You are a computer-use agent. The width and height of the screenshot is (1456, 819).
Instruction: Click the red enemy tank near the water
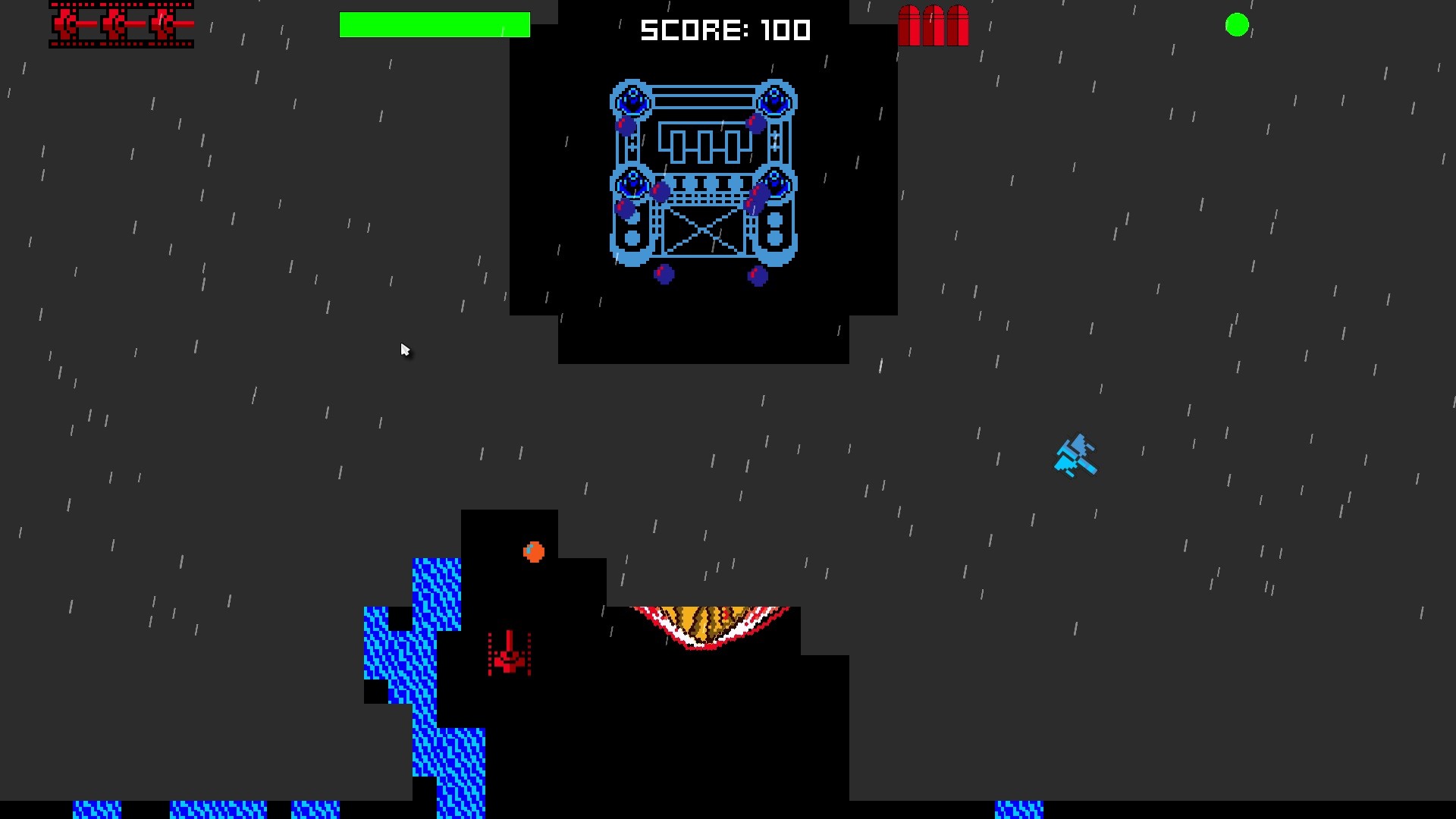(508, 656)
